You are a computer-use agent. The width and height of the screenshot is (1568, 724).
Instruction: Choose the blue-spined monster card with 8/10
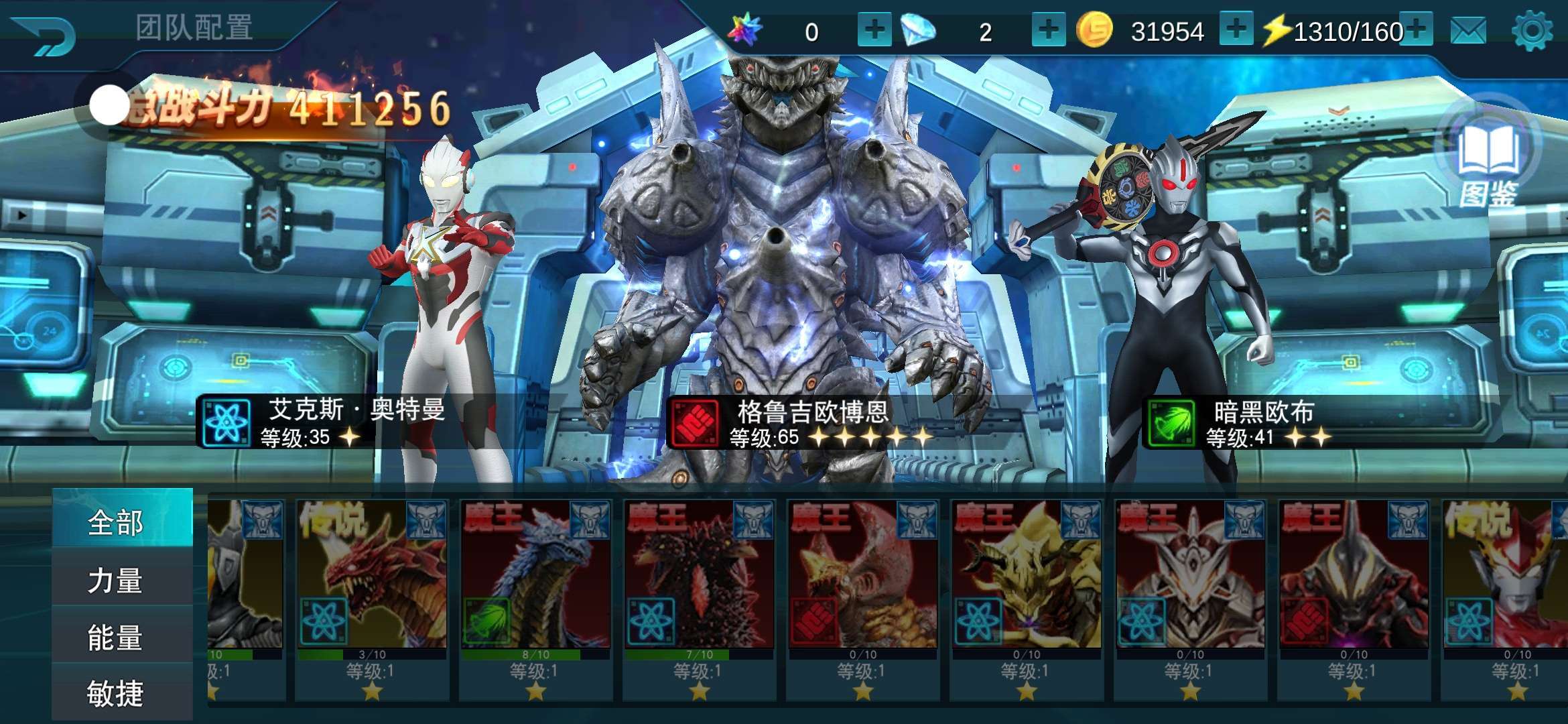pos(535,590)
